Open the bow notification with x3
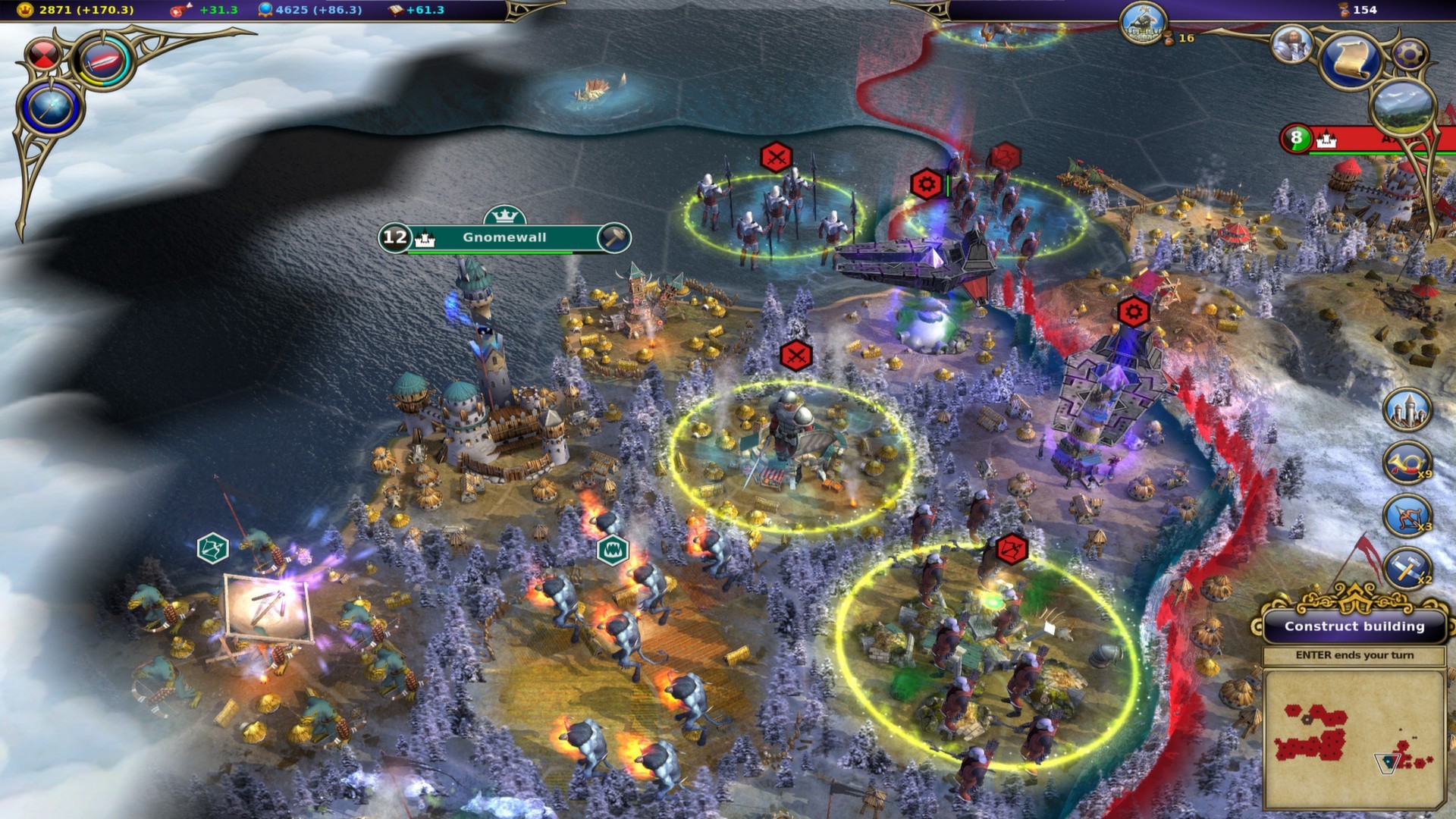The width and height of the screenshot is (1456, 819). point(1407,516)
